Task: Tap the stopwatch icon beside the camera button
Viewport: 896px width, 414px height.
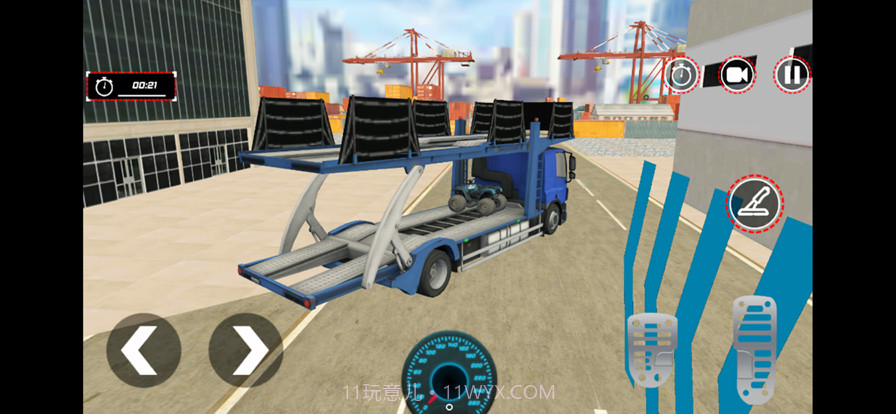Action: coord(682,74)
